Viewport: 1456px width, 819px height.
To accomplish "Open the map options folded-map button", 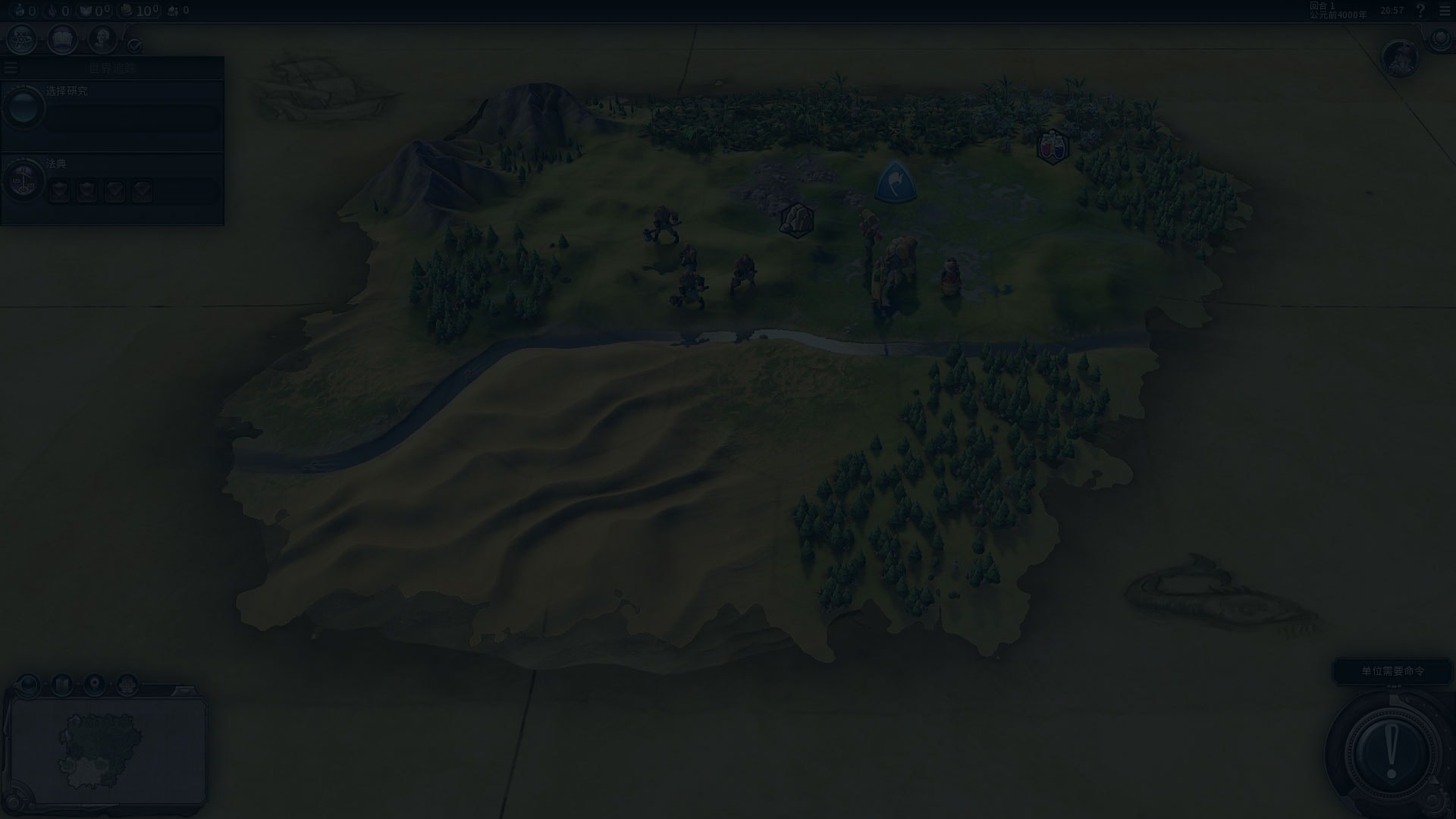I will [x=62, y=685].
